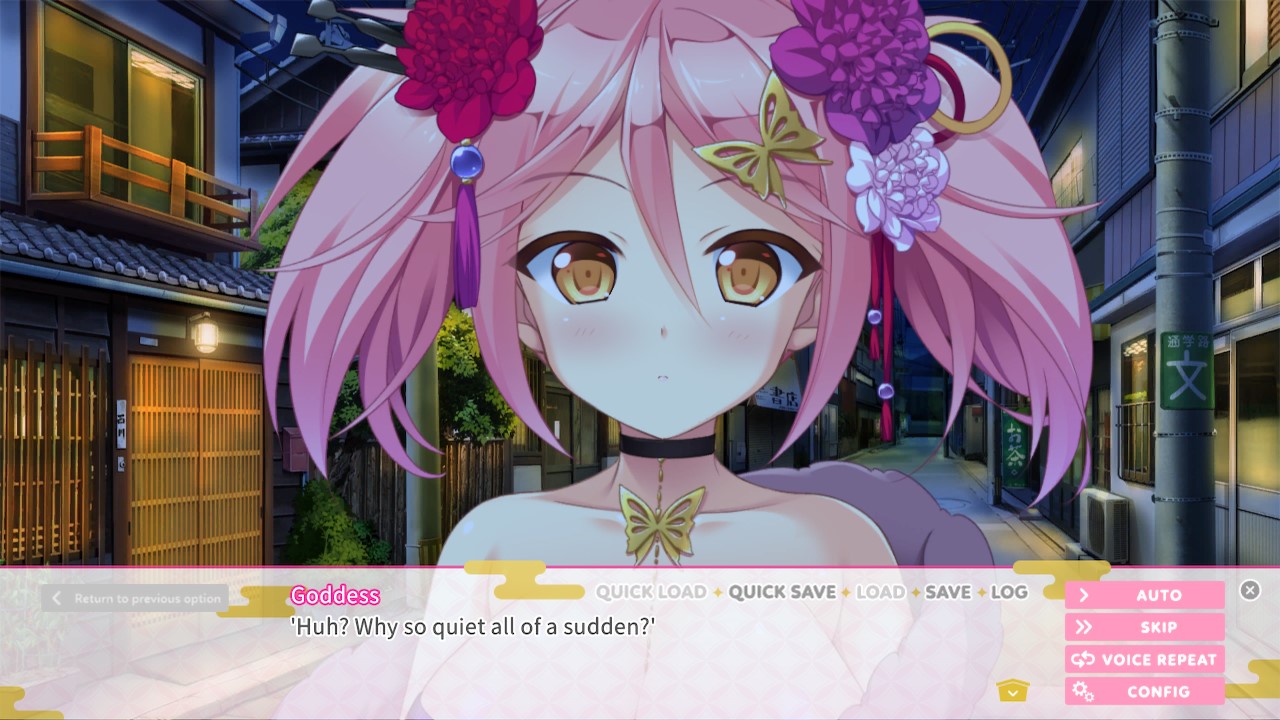Click the left arrow on Return button
This screenshot has height=720, width=1280.
pyautogui.click(x=56, y=598)
